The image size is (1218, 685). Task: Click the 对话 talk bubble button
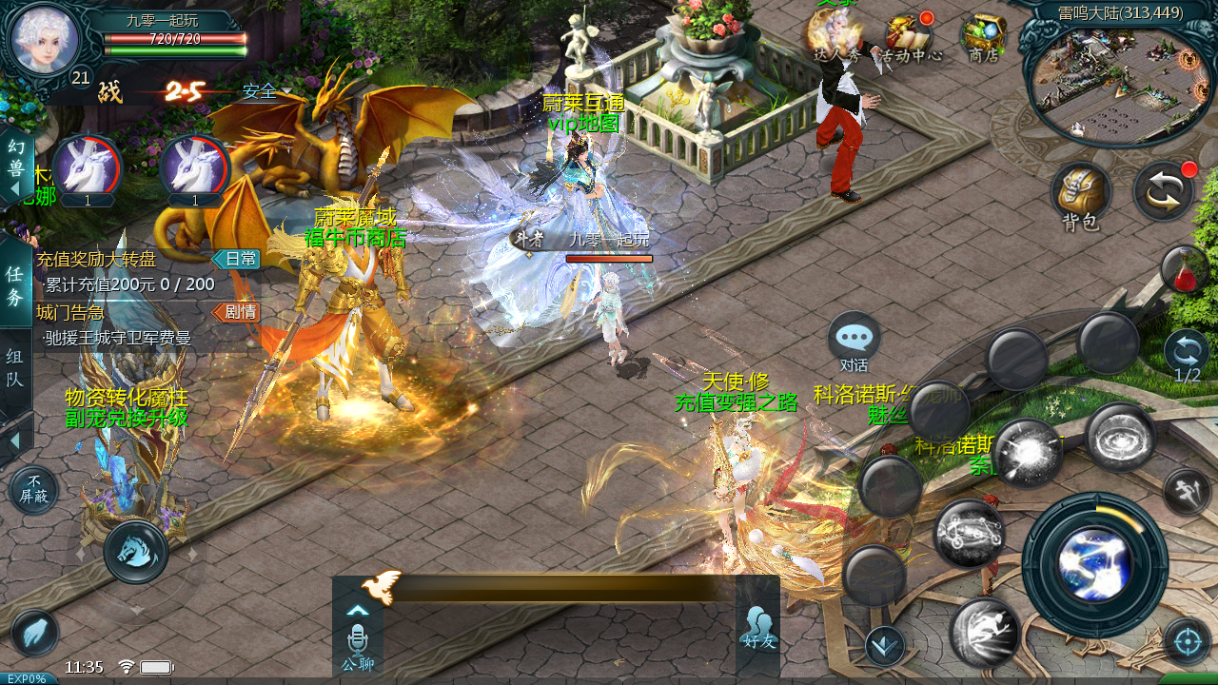[x=854, y=342]
